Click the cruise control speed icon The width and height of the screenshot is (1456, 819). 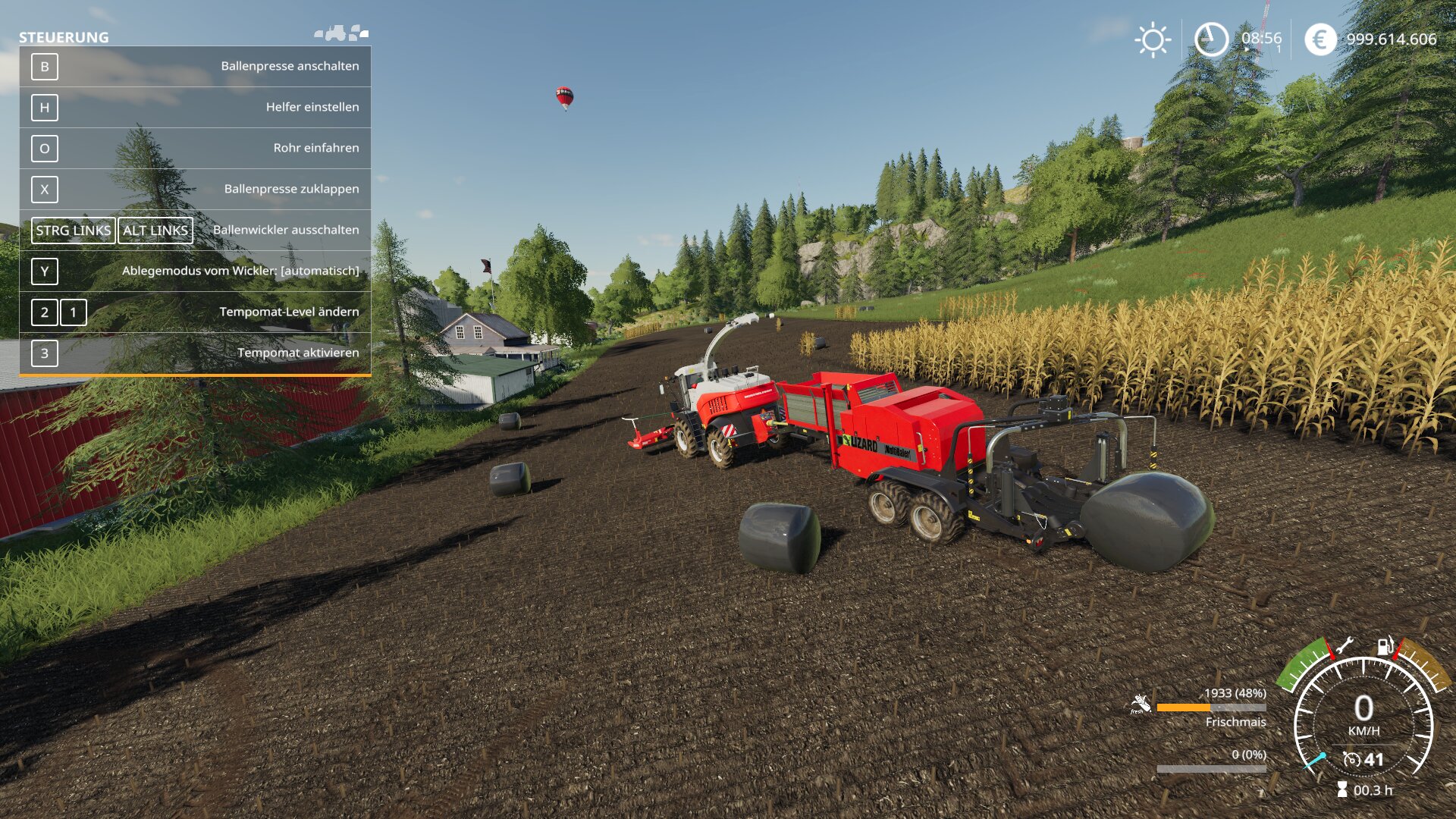click(1351, 759)
